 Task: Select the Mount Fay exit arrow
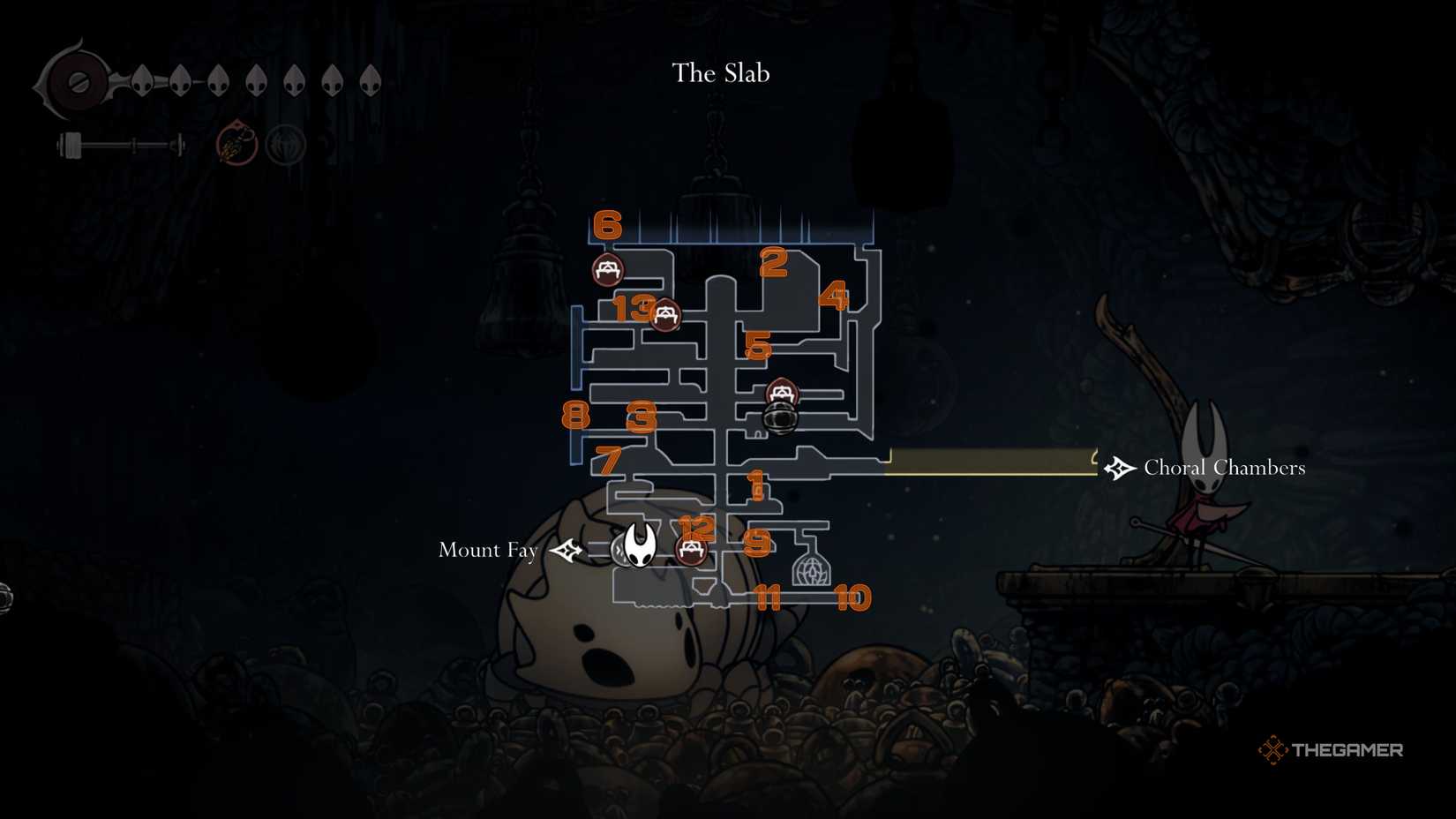[567, 550]
